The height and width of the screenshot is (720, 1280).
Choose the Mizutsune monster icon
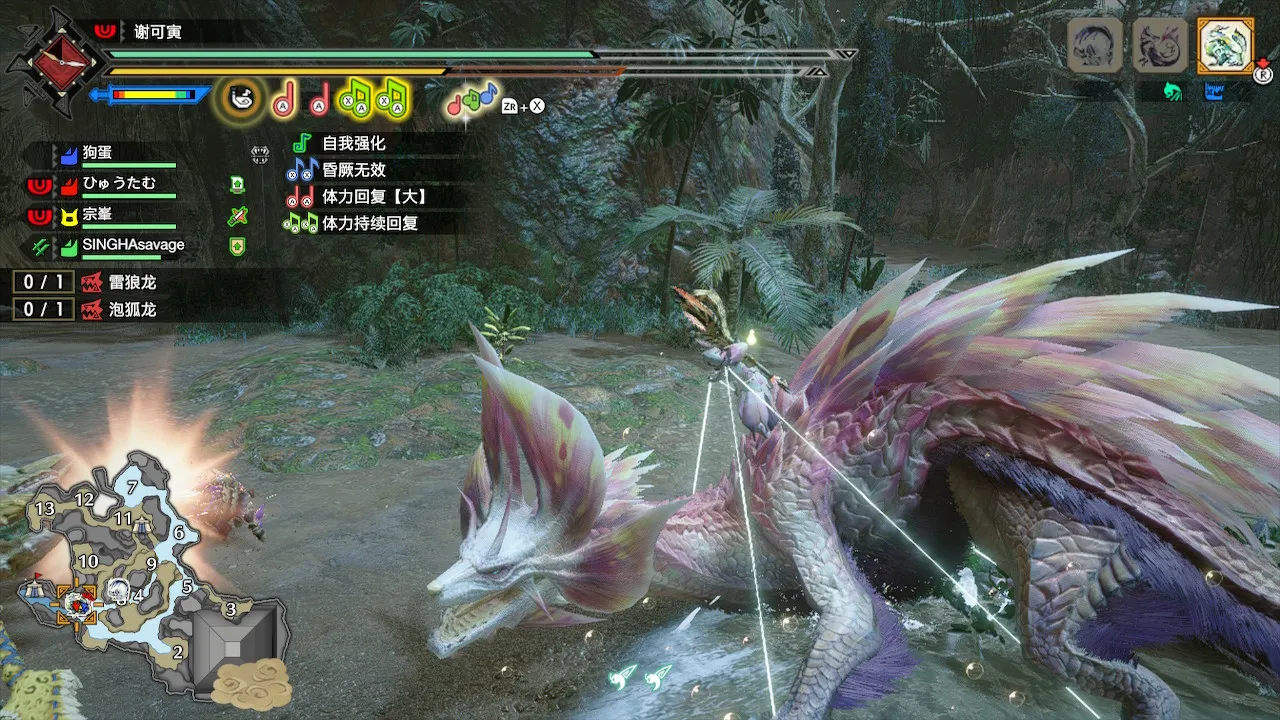(x=1159, y=45)
